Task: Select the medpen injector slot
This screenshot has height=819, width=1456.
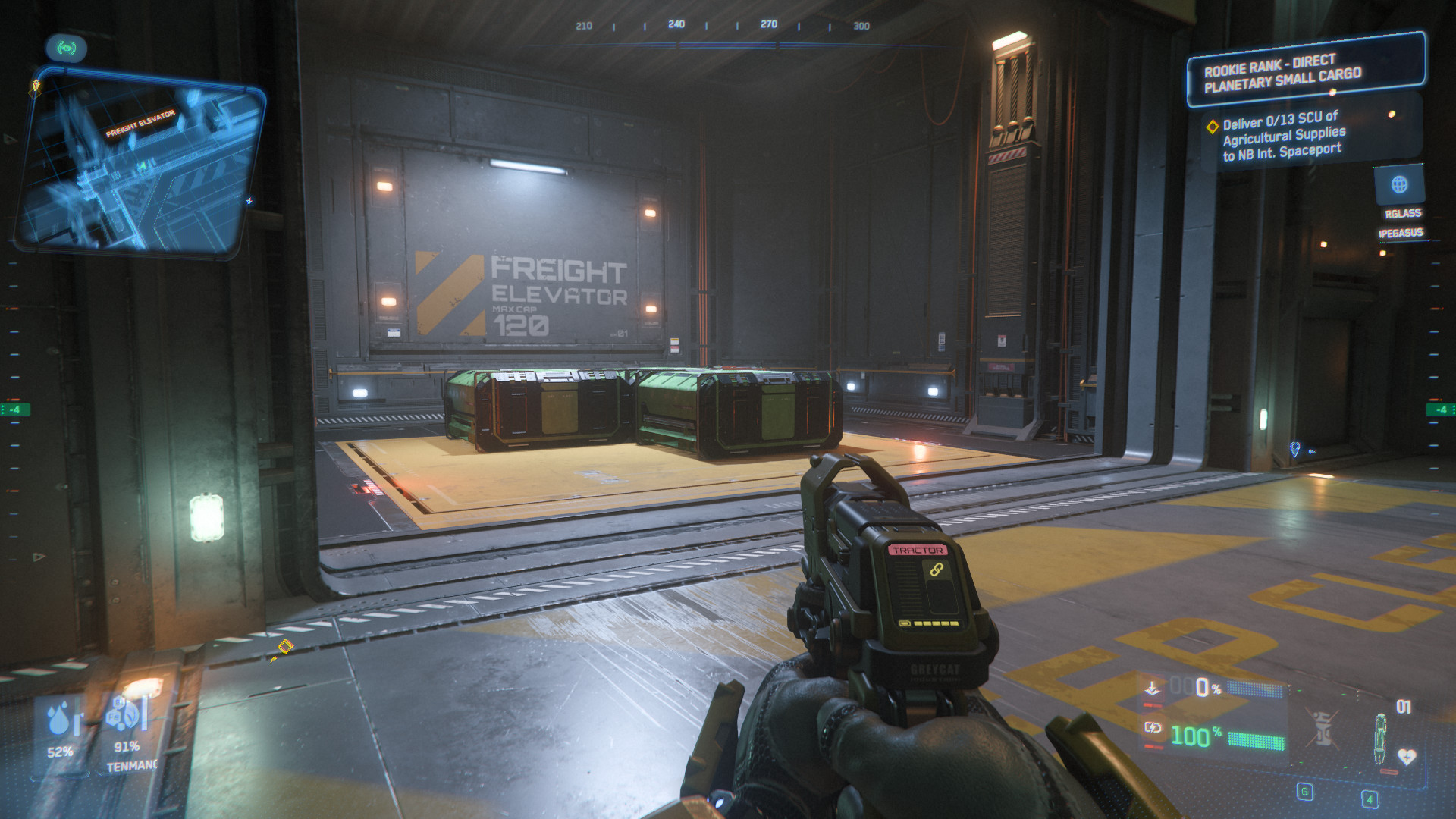Action: click(1381, 738)
